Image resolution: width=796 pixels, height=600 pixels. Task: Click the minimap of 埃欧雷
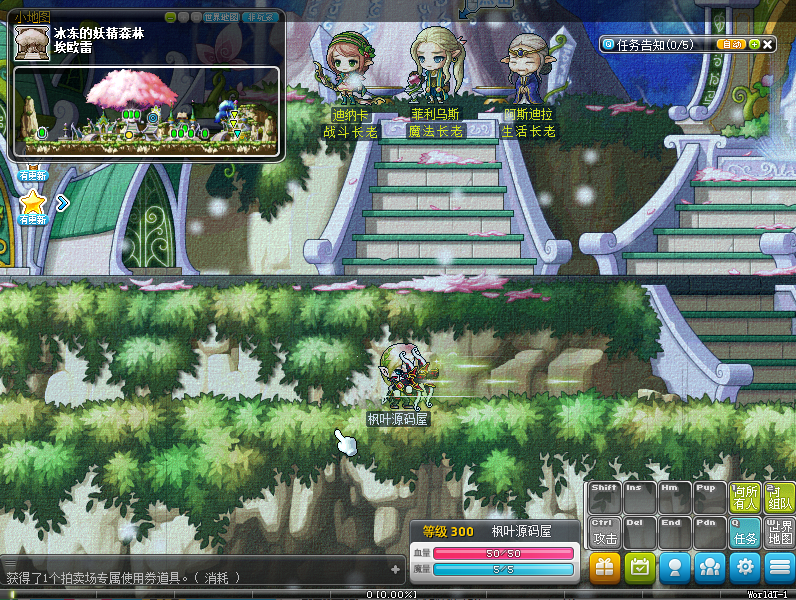(x=147, y=111)
